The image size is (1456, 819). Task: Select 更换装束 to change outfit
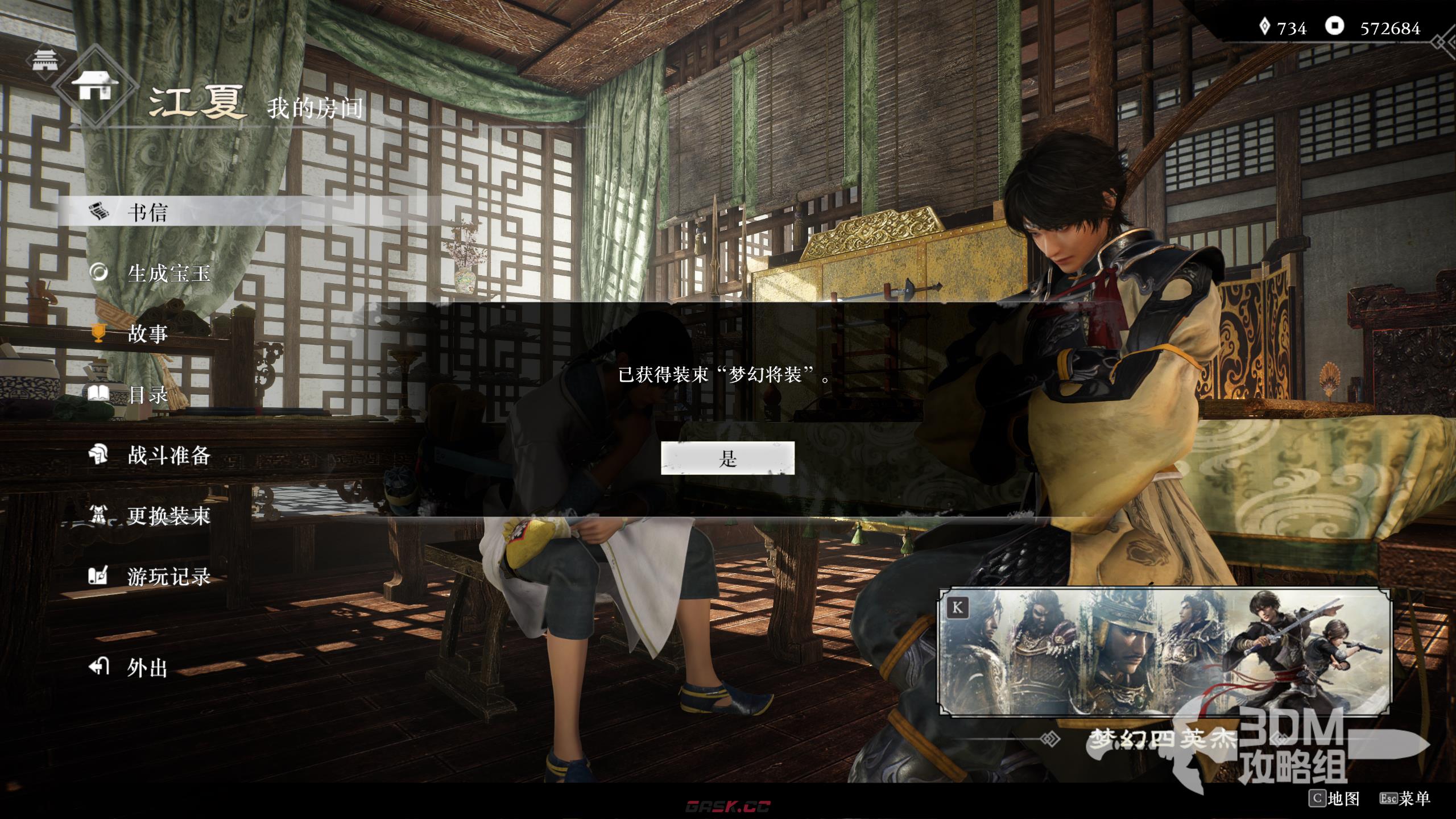(168, 516)
